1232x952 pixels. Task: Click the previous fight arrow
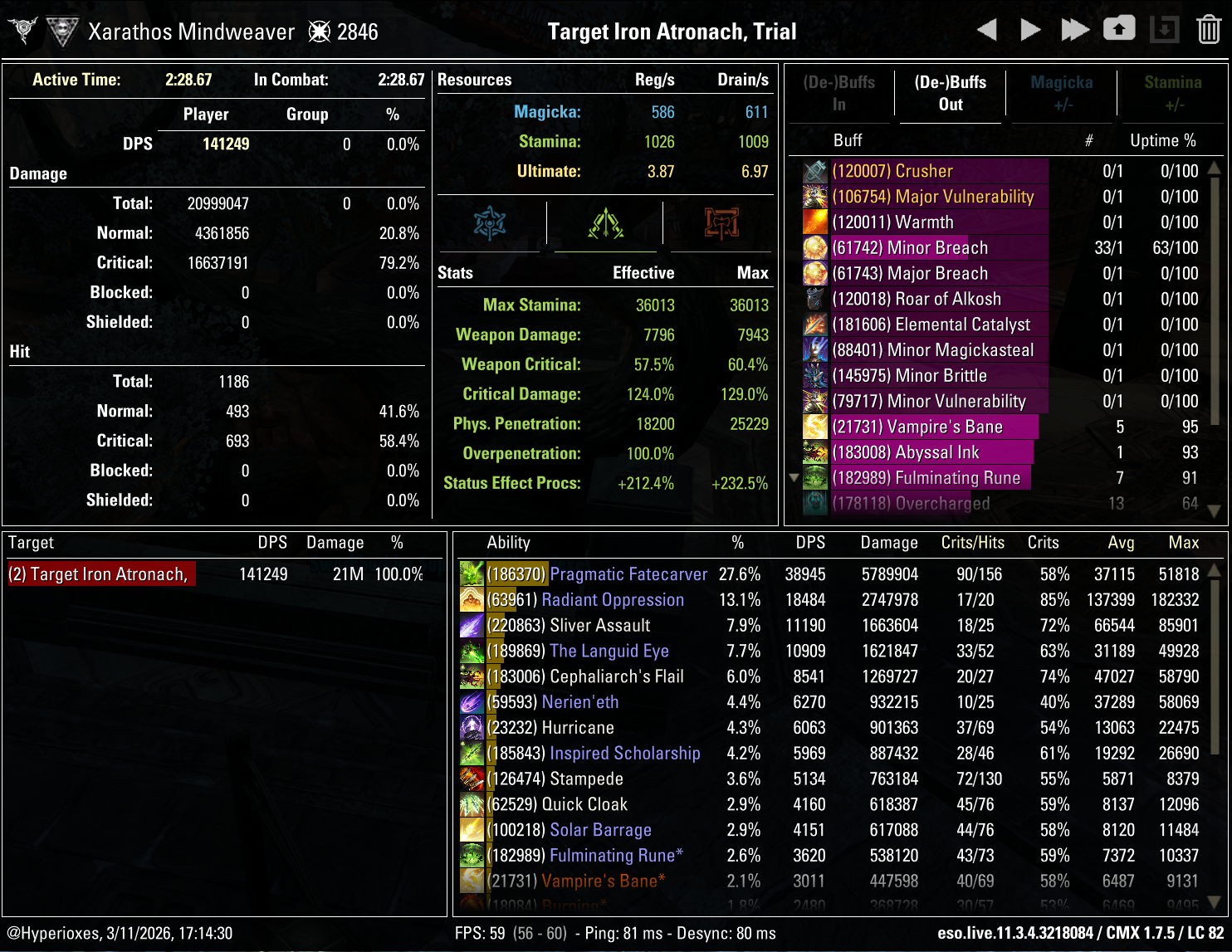pyautogui.click(x=987, y=29)
